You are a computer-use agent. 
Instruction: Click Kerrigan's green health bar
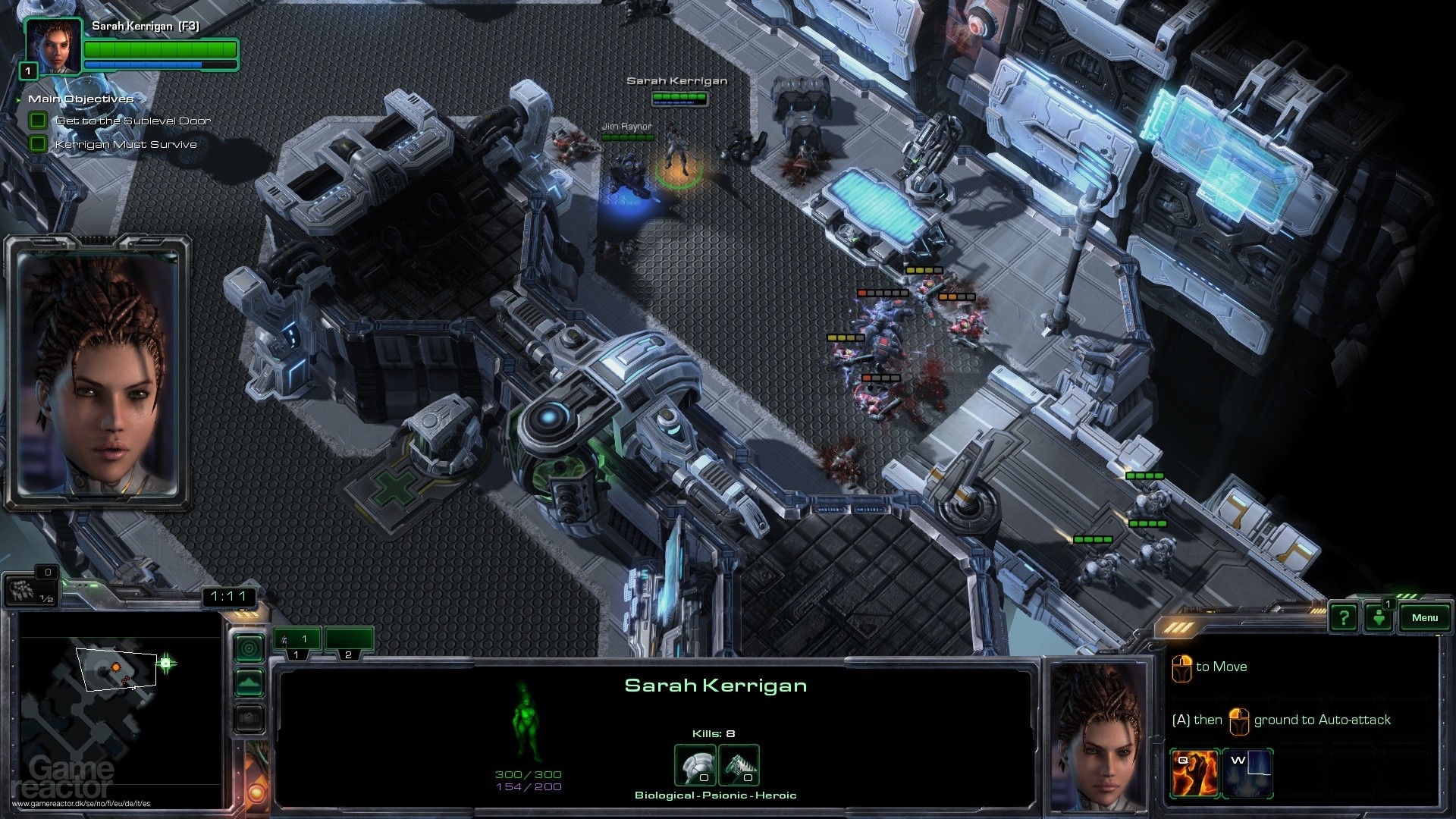[x=159, y=48]
